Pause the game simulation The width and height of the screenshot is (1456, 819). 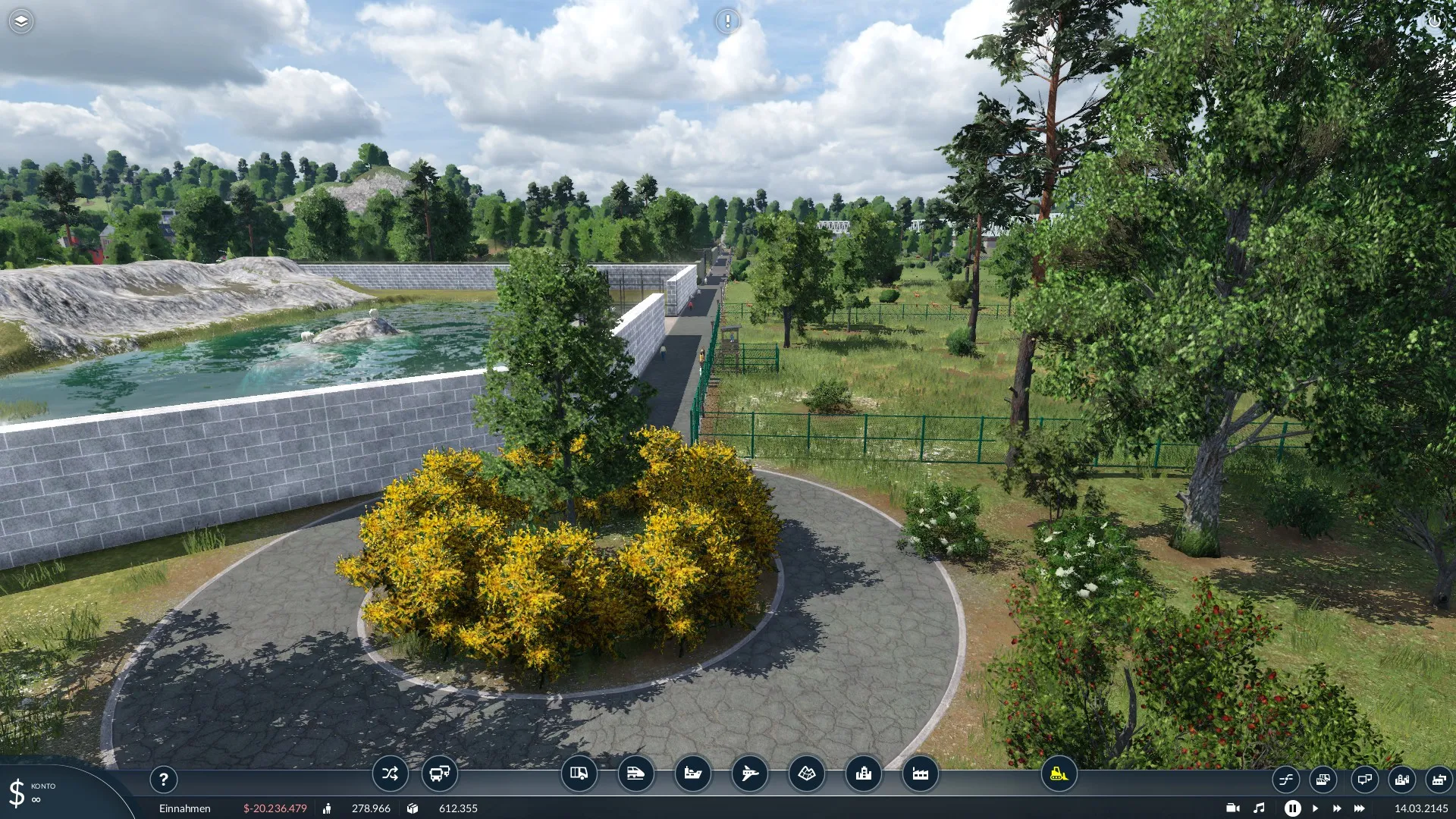coord(1292,808)
